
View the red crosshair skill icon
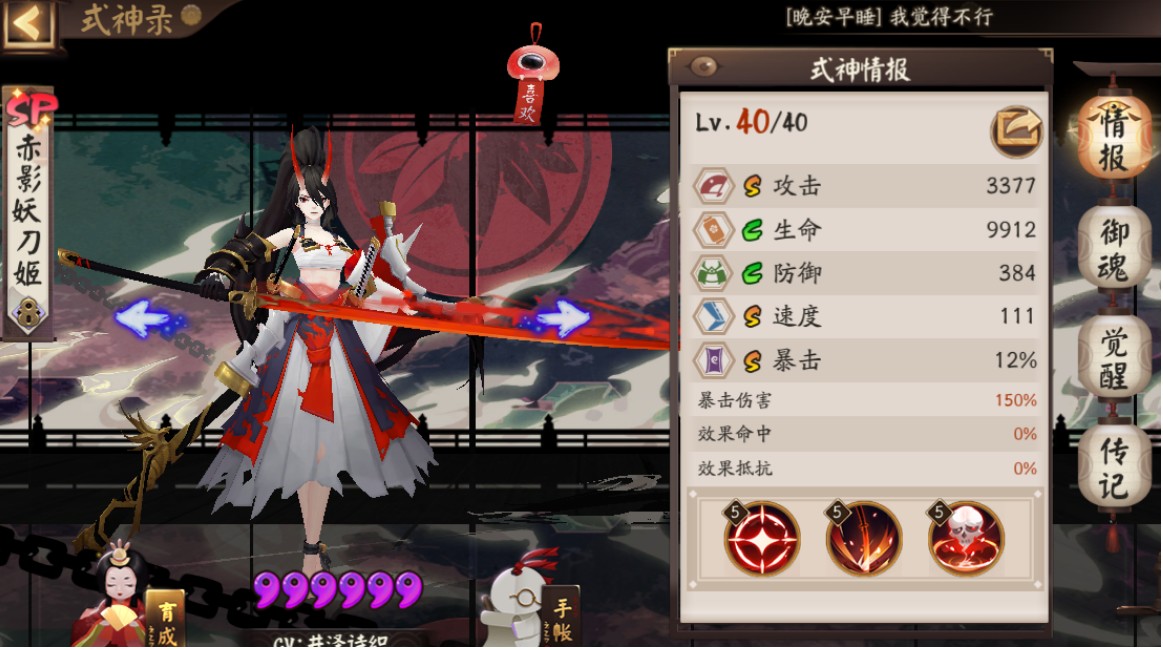762,538
